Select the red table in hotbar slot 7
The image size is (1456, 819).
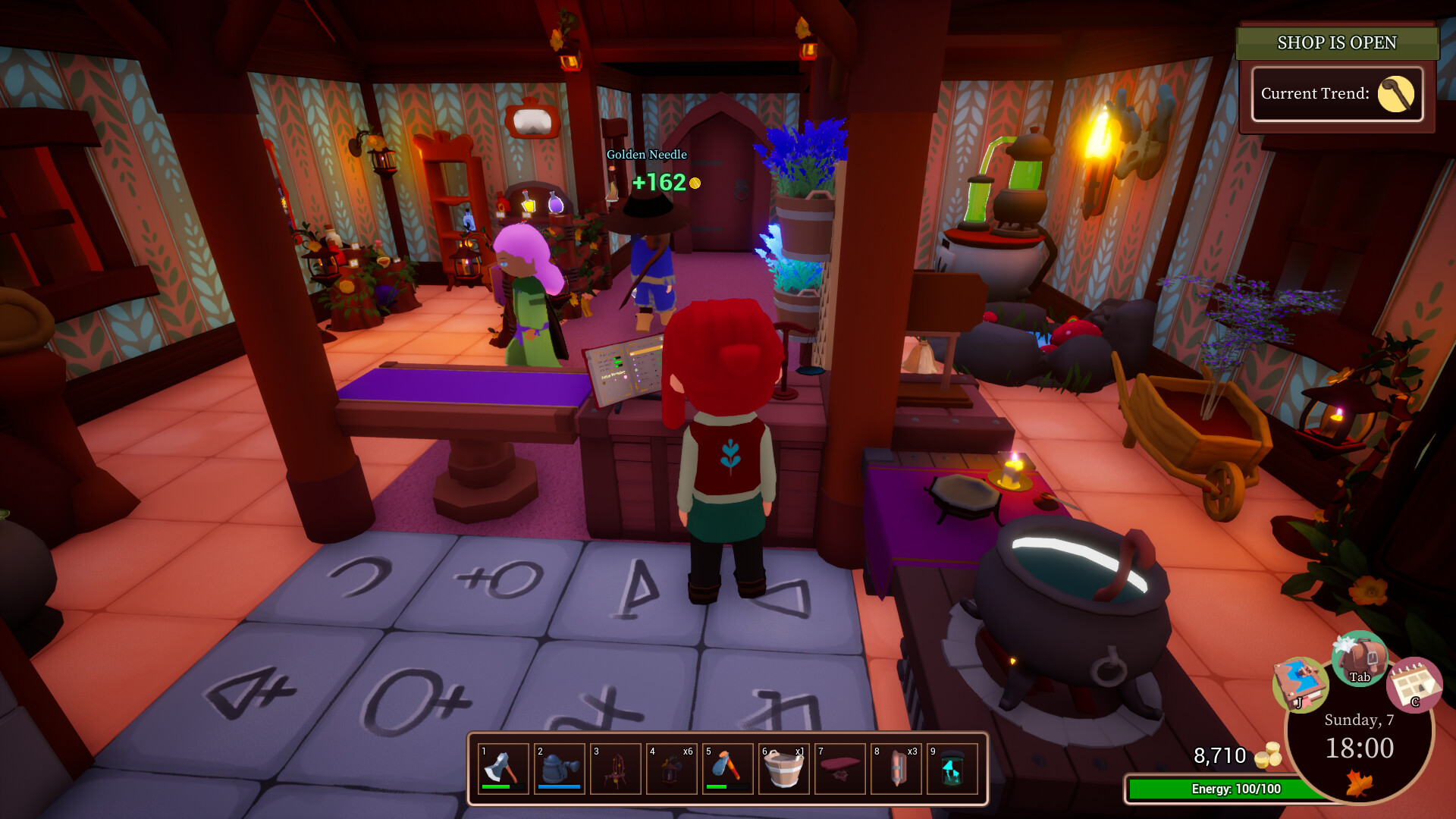click(840, 768)
